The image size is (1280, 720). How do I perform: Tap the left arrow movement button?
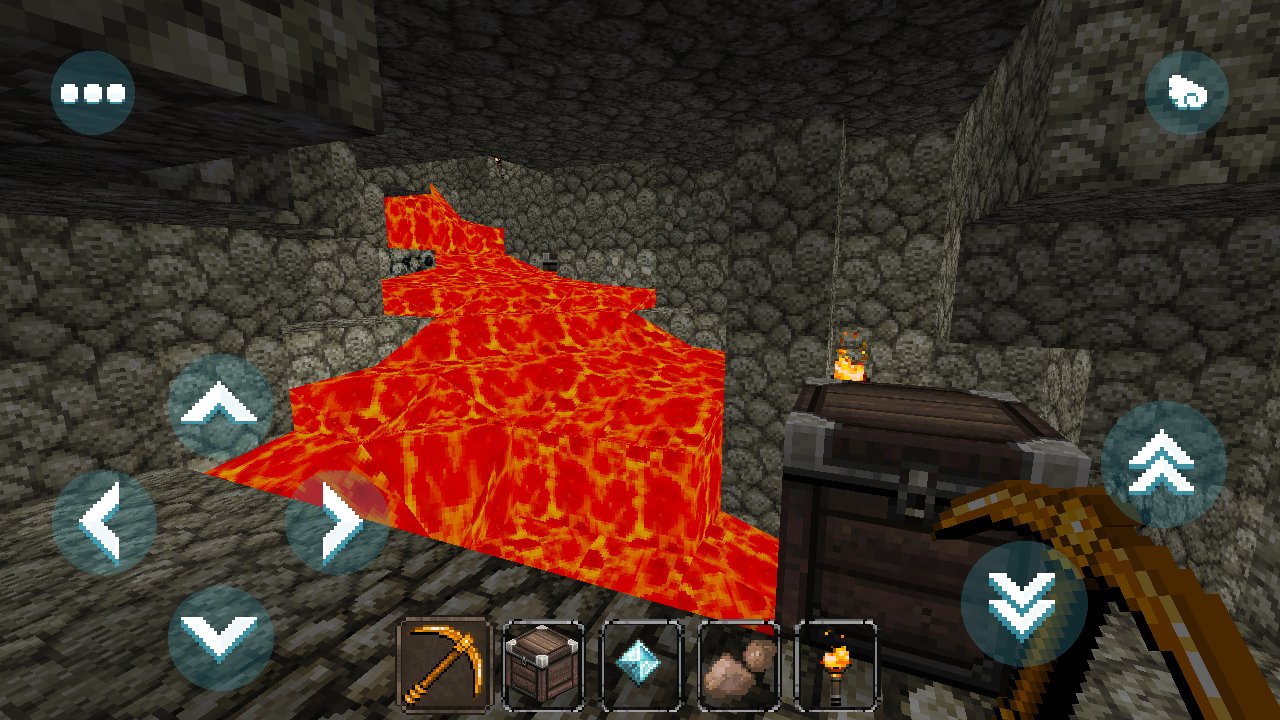tap(104, 521)
